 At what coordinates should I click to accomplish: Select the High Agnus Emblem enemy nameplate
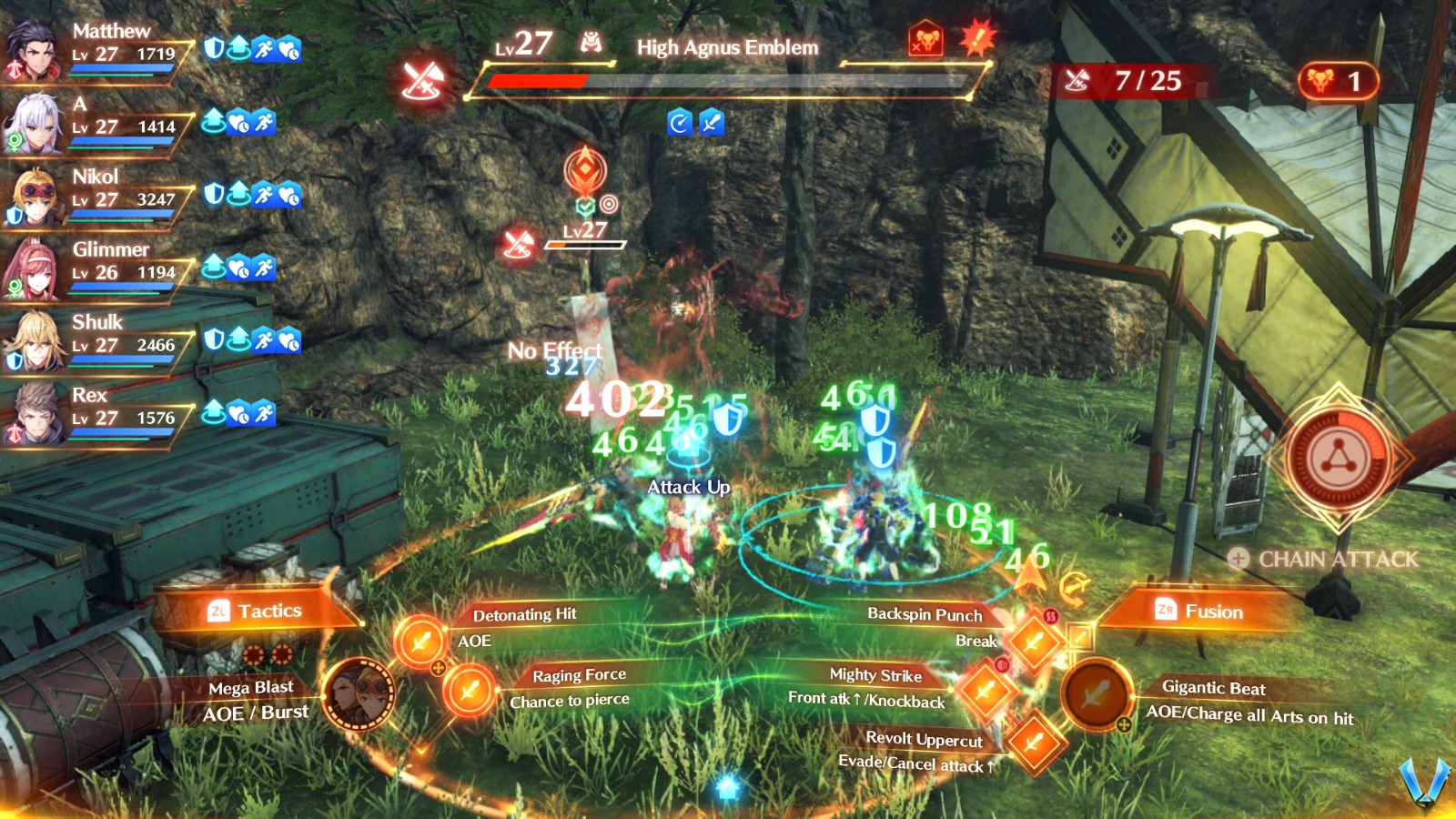[726, 47]
